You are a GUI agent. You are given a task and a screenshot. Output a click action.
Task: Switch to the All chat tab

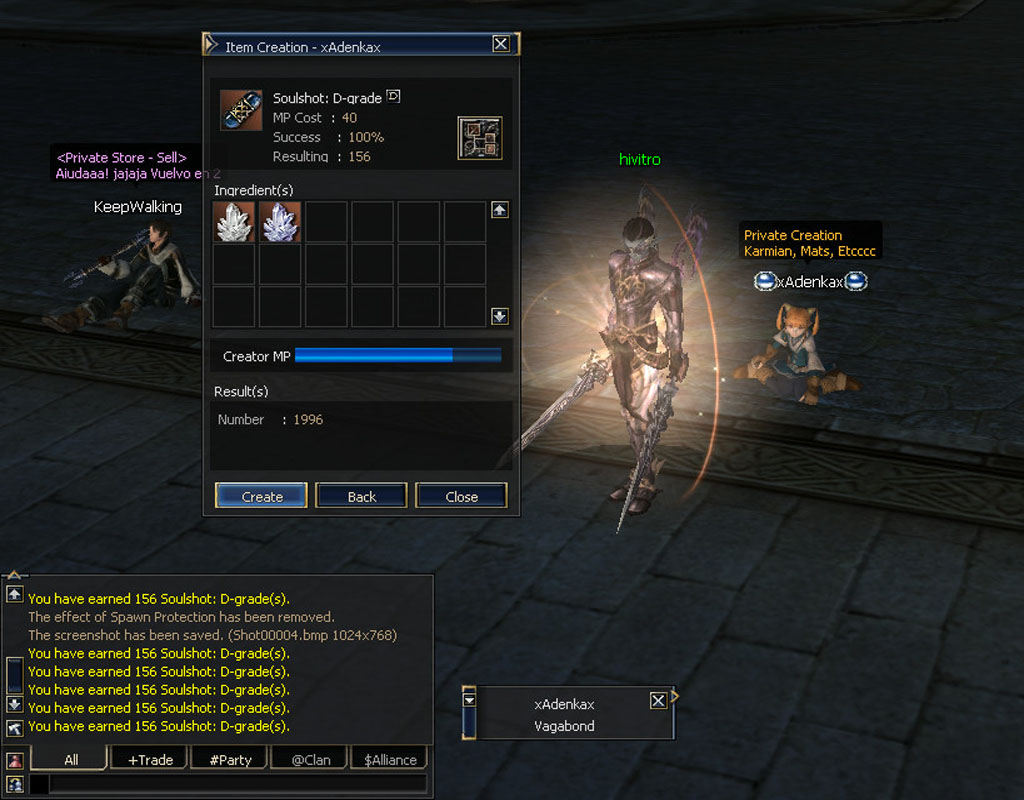[x=70, y=759]
